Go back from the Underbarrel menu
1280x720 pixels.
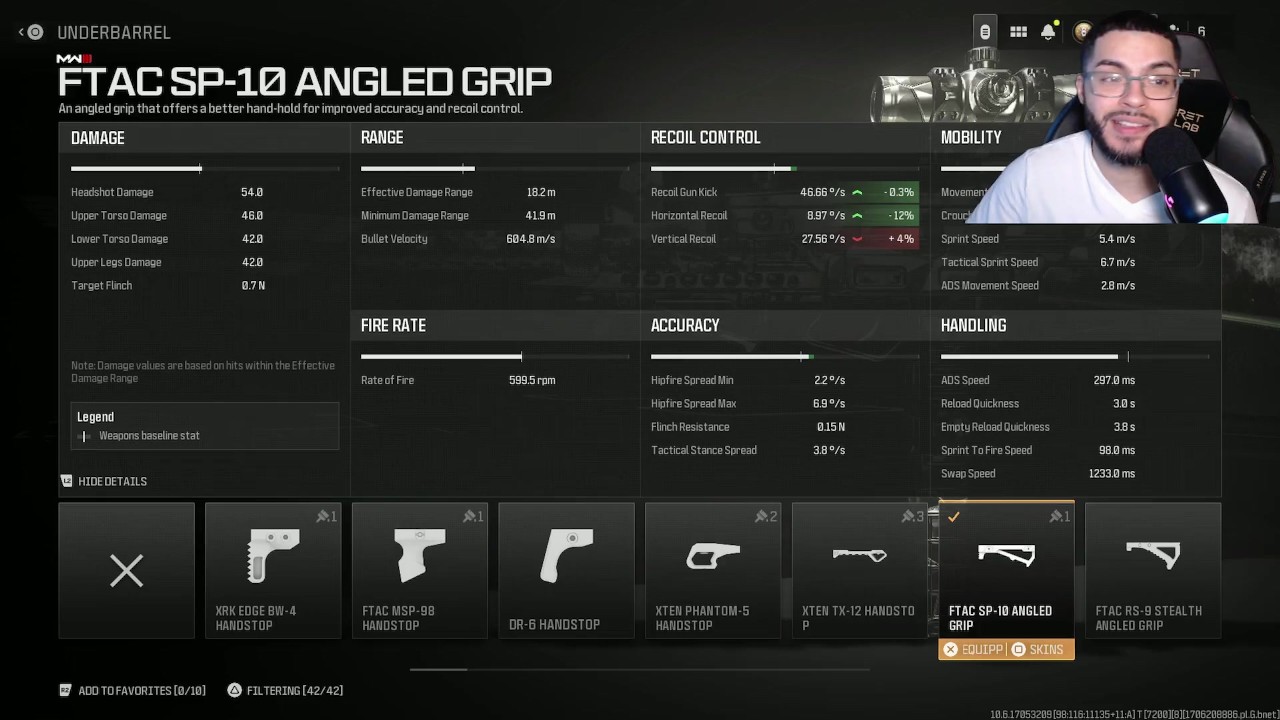coord(31,32)
